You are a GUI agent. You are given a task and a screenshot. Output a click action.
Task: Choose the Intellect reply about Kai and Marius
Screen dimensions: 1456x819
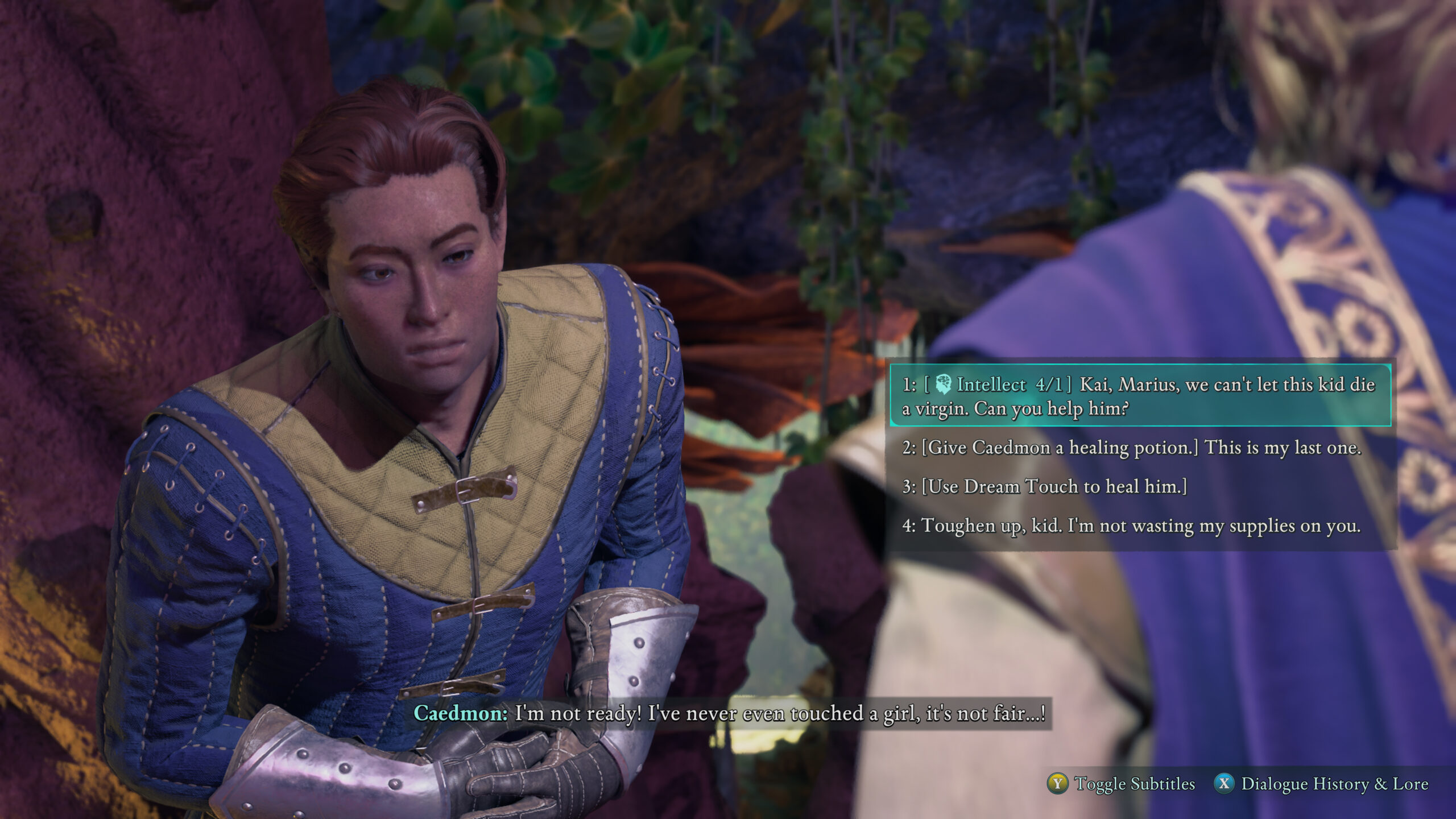[1140, 396]
